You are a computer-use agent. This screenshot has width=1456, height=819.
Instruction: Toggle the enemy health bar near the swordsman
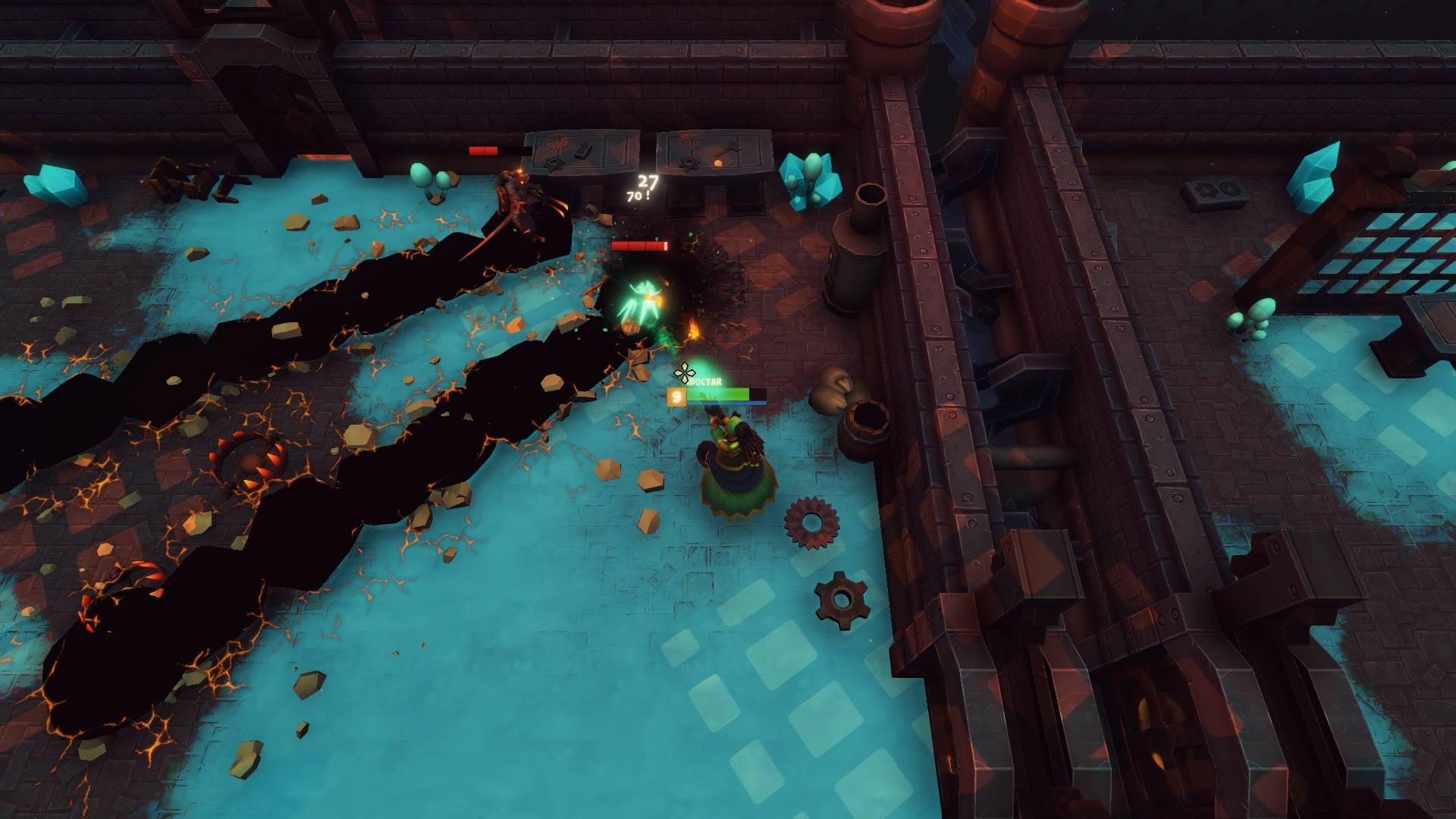483,150
